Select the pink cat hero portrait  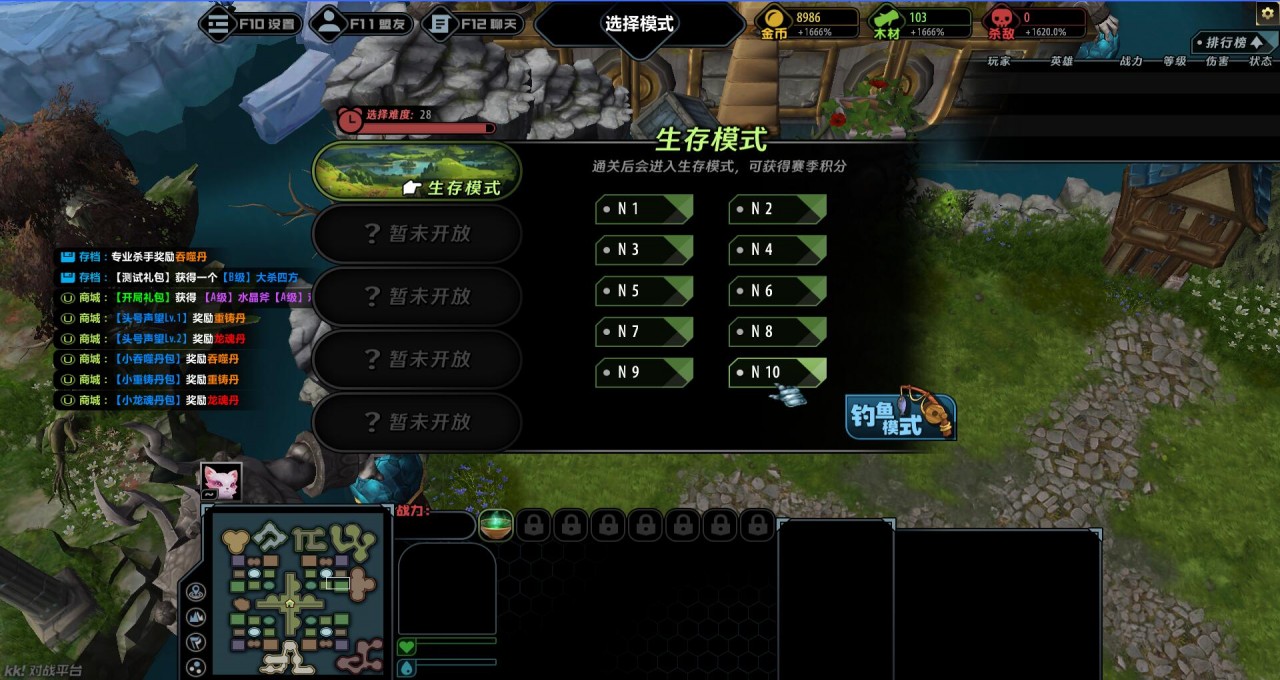(x=221, y=480)
